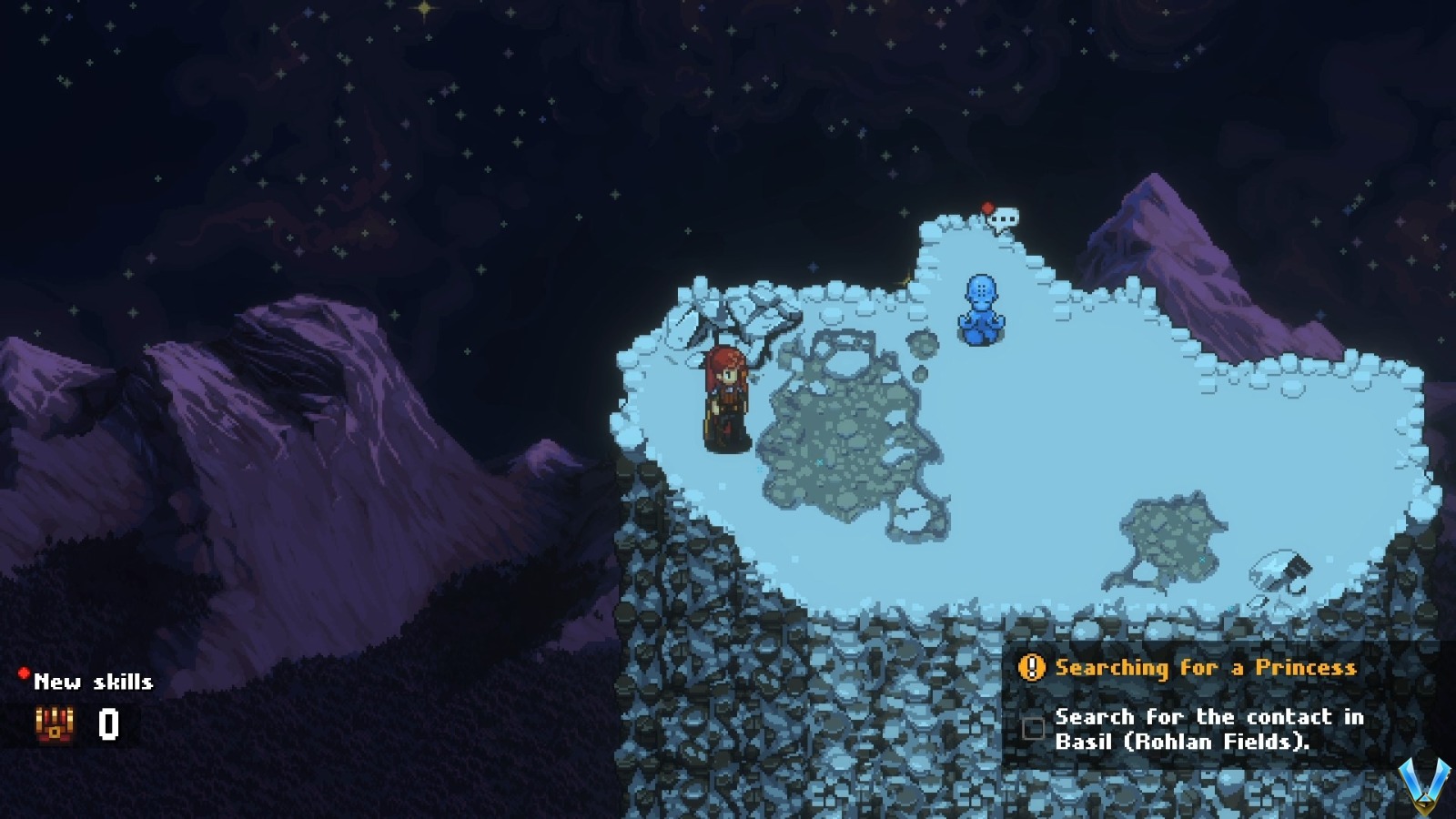
Task: Click the treasure chest counter icon
Action: pos(55,725)
